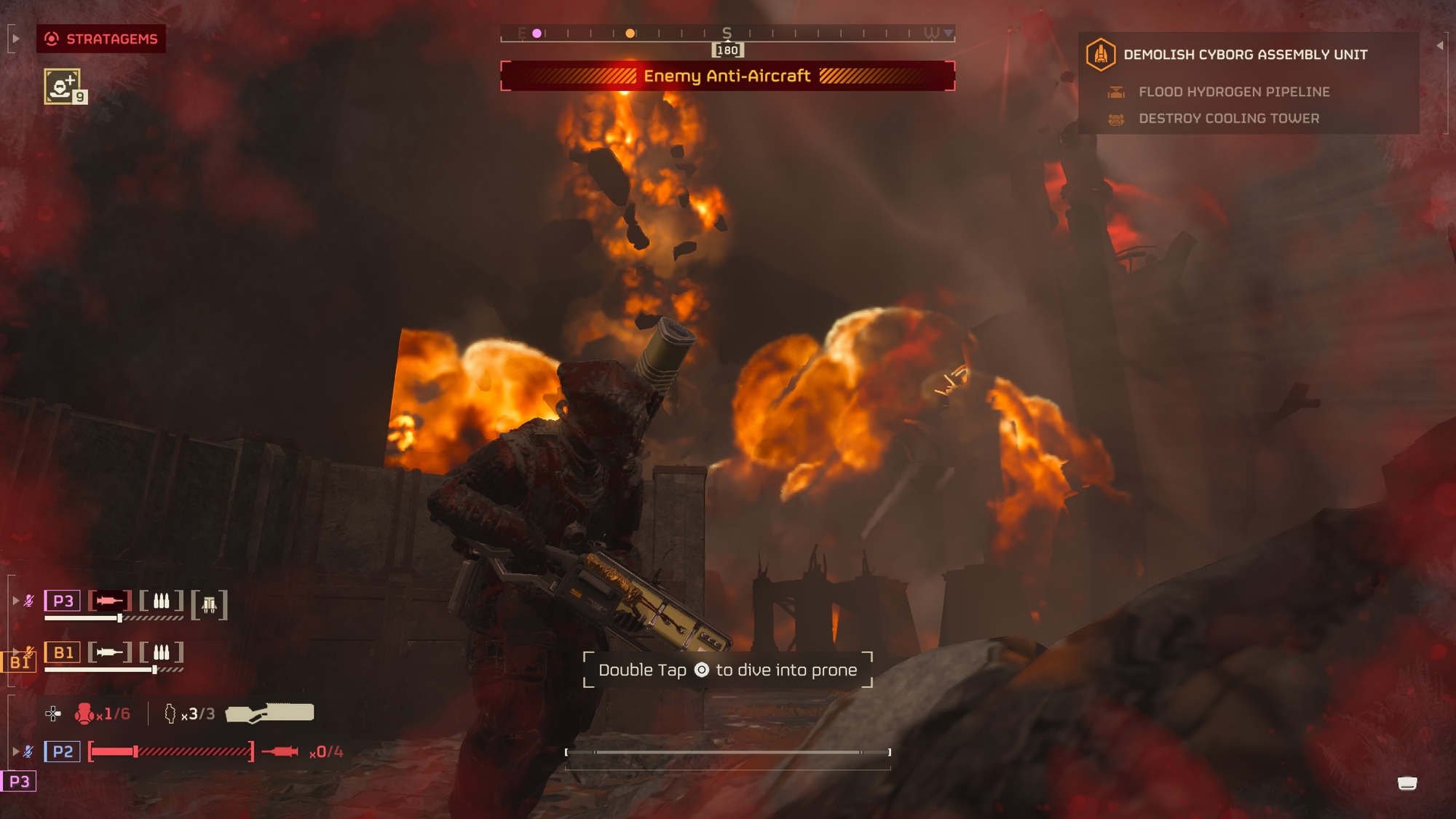Choose the Destroy Cooling Tower objective
1456x819 pixels.
coord(1228,118)
